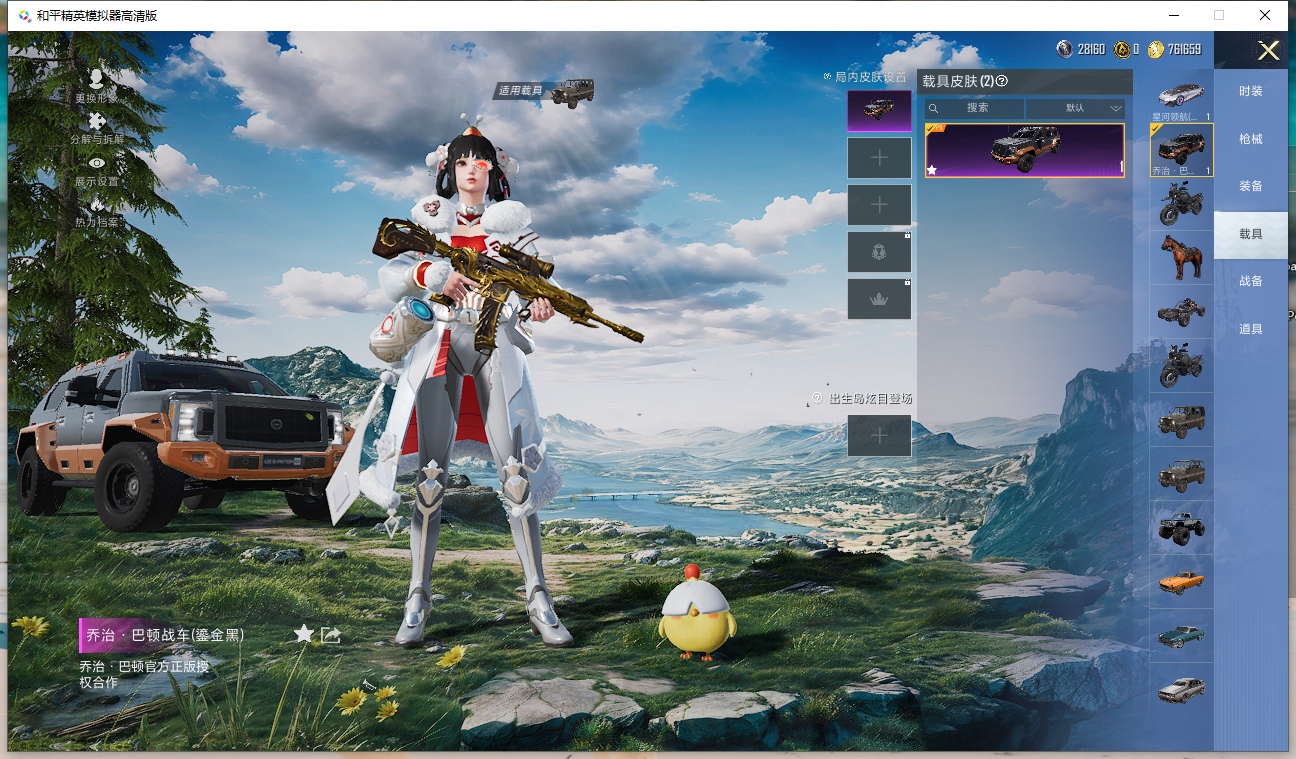
Task: Click the 搜索 search field
Action: click(x=976, y=108)
